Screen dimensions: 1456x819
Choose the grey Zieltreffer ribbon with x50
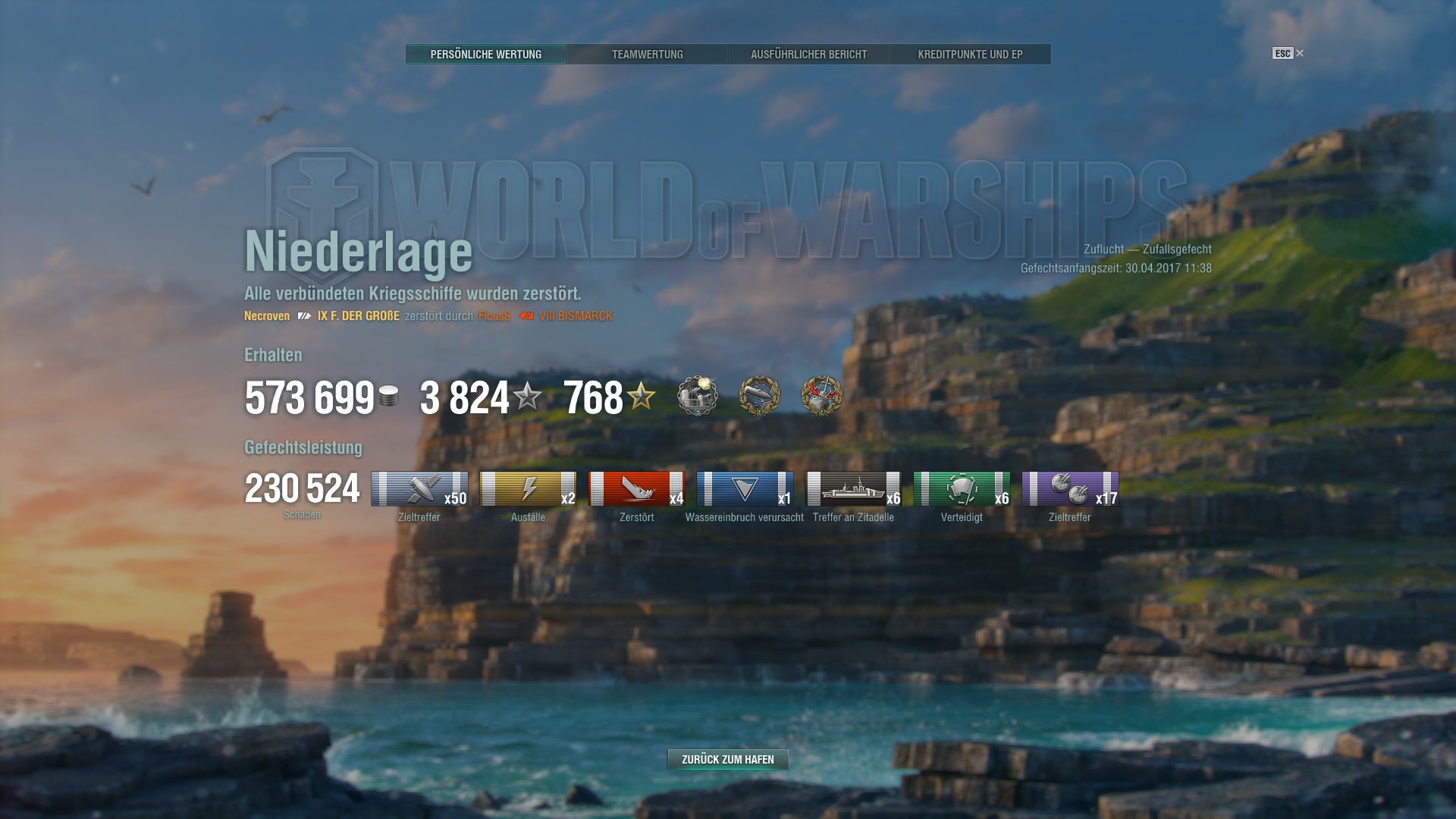(419, 489)
